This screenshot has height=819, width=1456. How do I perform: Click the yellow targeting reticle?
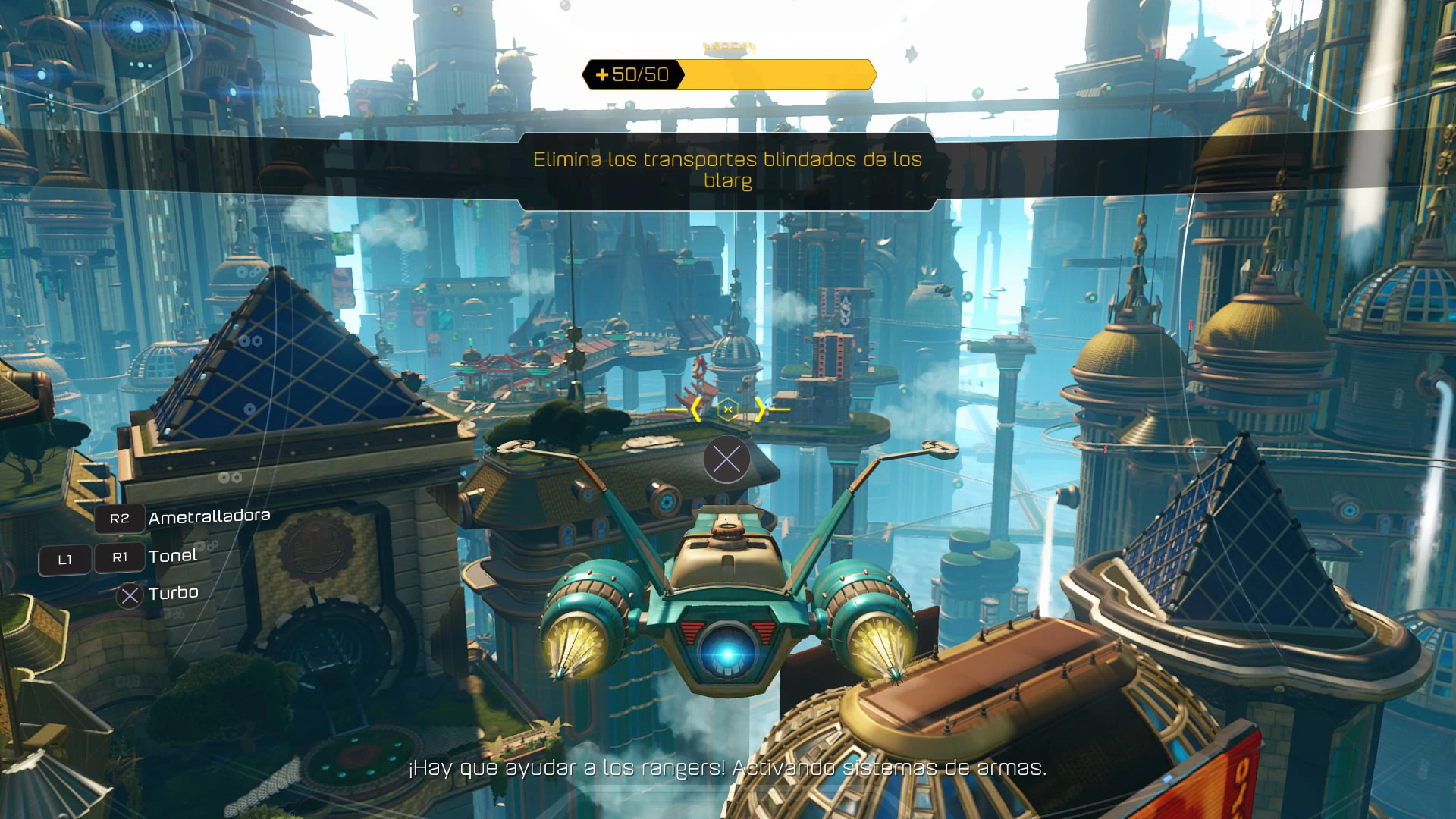[x=727, y=409]
